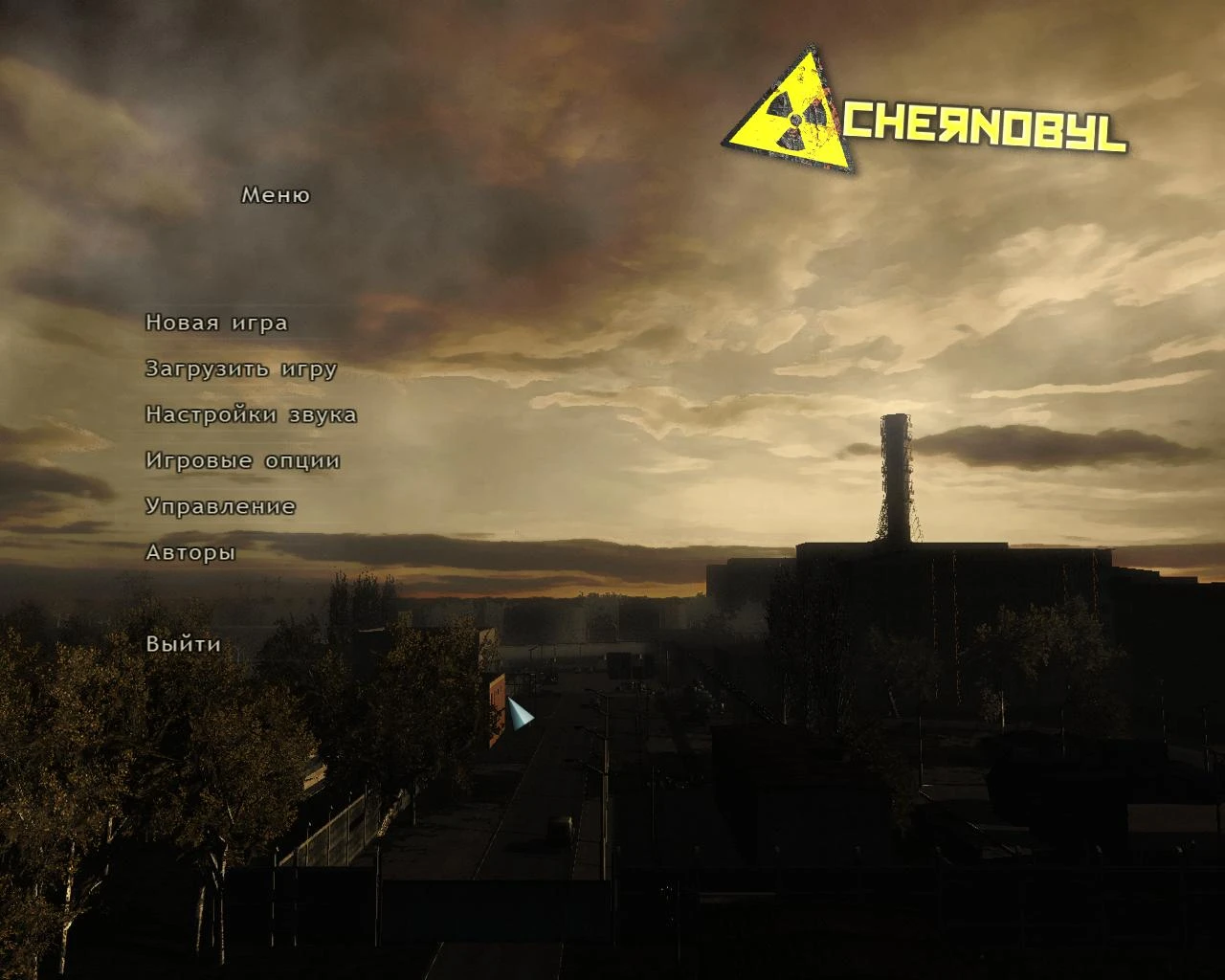Click the Меню heading text
The width and height of the screenshot is (1225, 980).
(276, 194)
